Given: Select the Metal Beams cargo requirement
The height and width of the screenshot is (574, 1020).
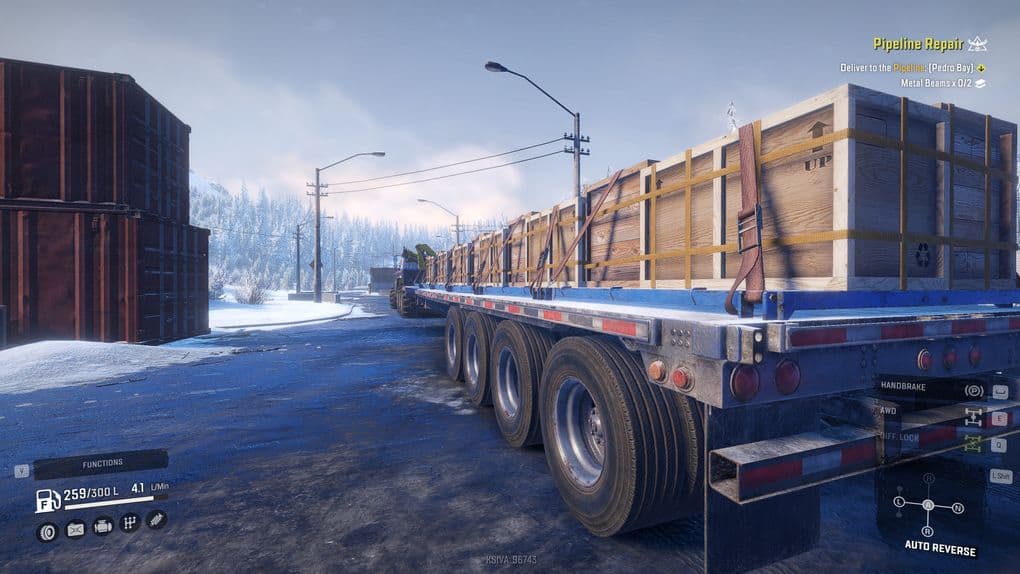Looking at the screenshot, I should pyautogui.click(x=937, y=83).
